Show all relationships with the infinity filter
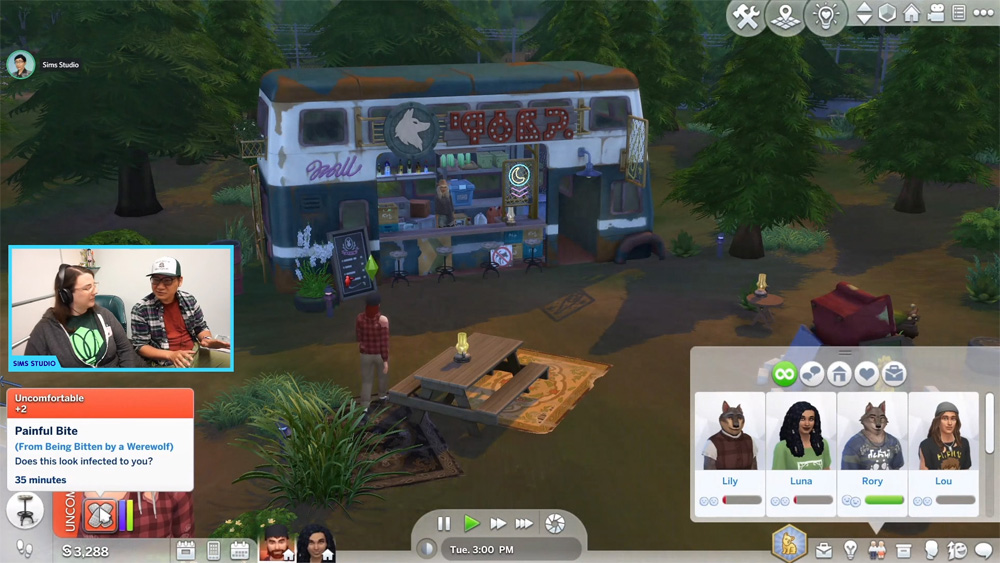This screenshot has width=1000, height=563. 782,374
